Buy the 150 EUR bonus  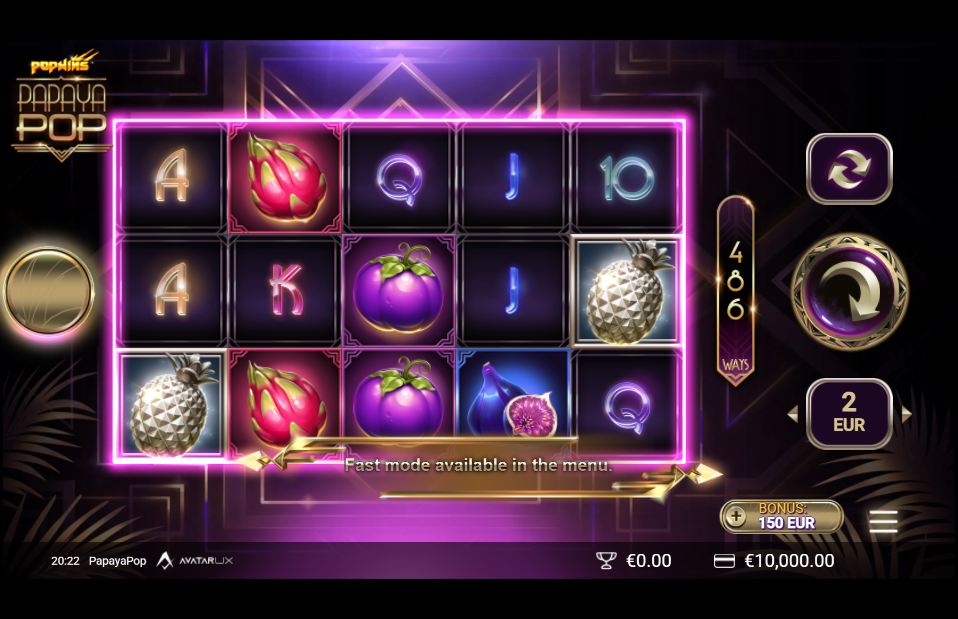782,516
